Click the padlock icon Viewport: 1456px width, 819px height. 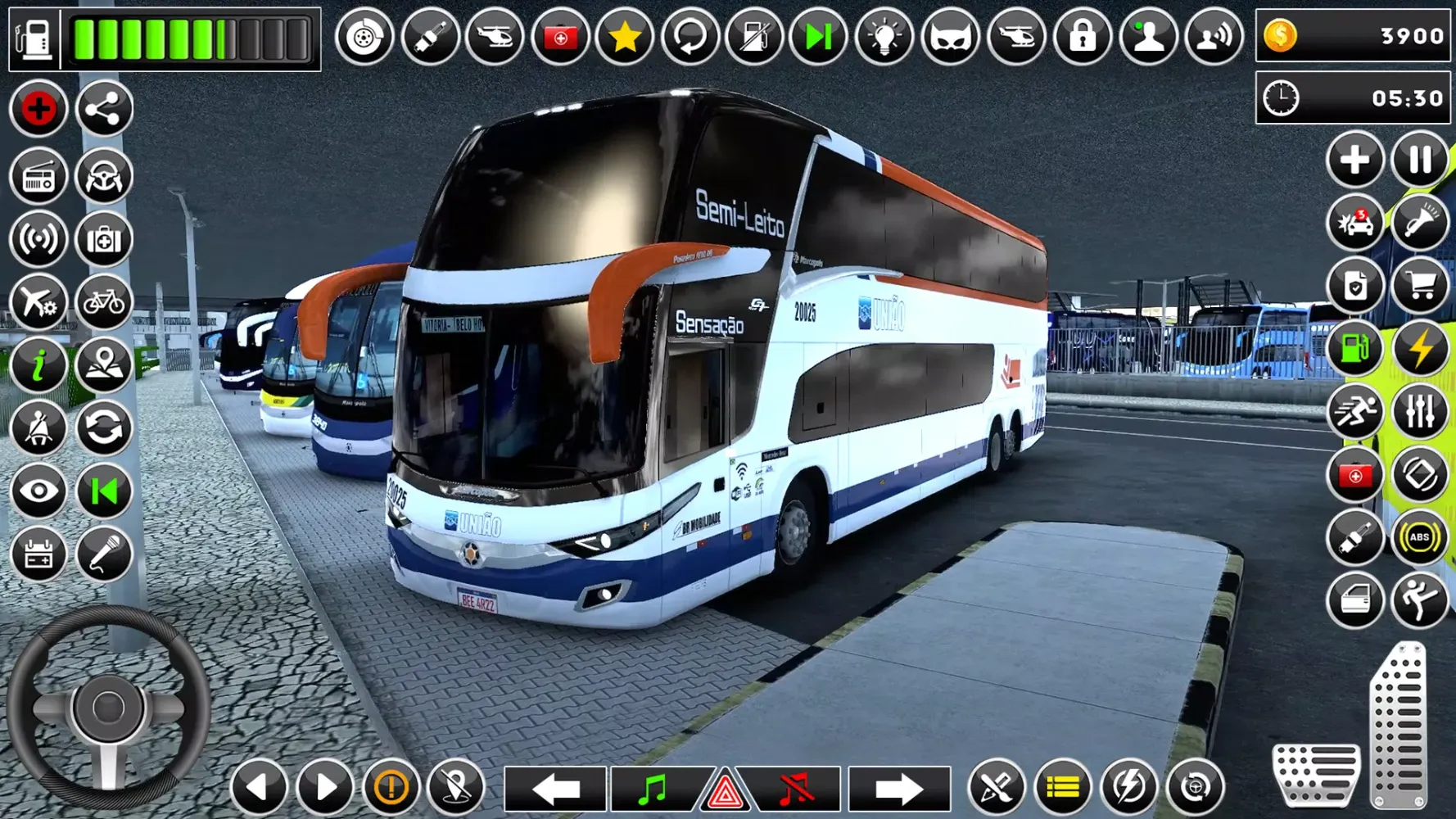pos(1082,37)
